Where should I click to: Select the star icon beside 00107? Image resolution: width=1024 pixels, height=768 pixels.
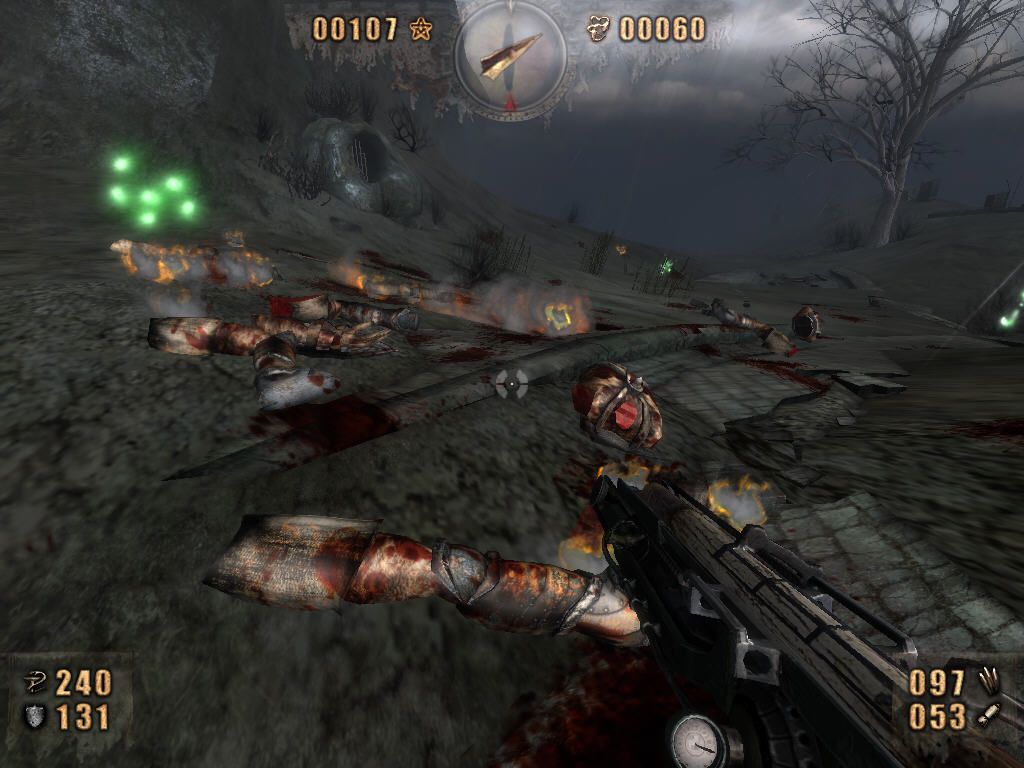click(421, 29)
